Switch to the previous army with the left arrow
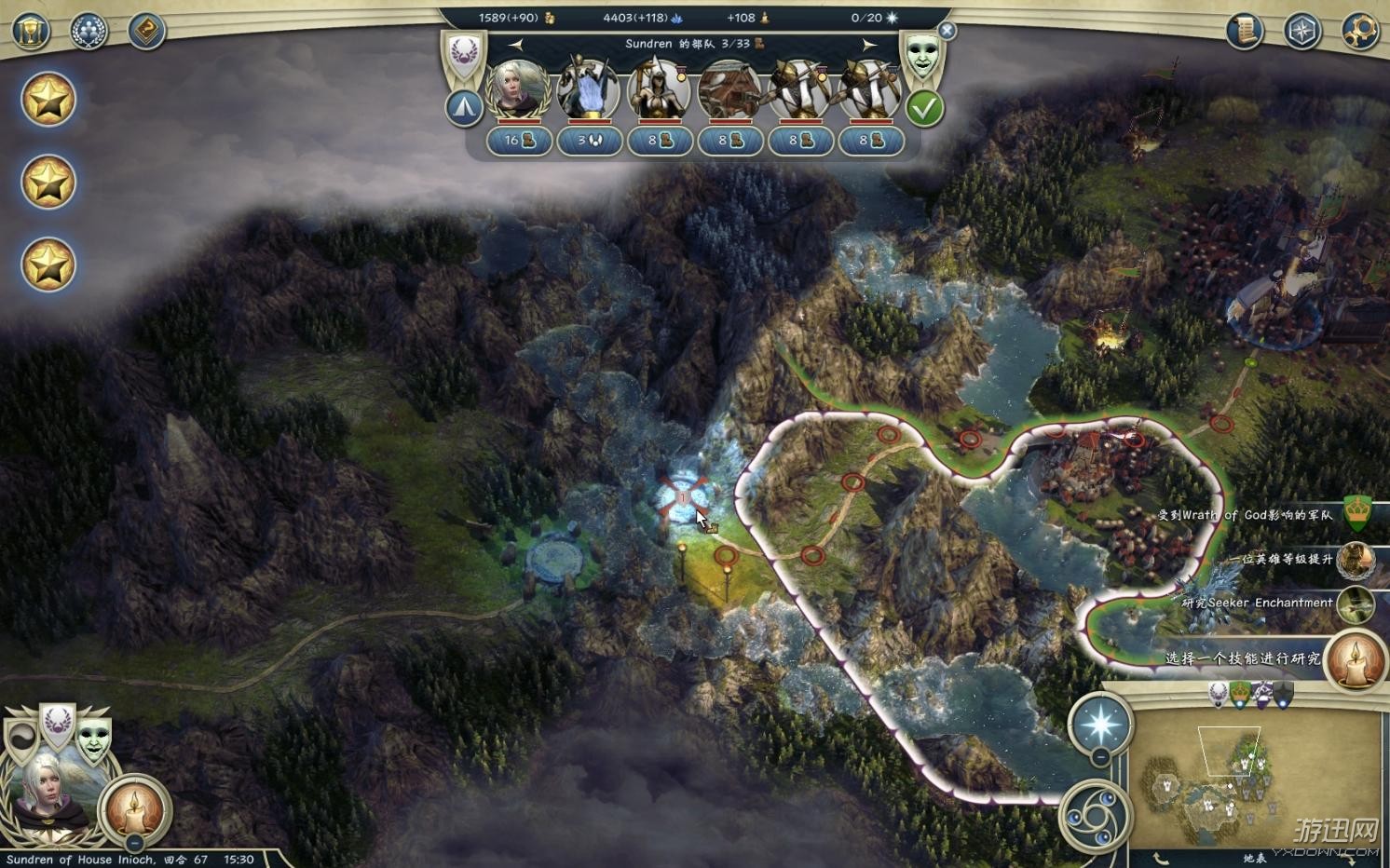Image resolution: width=1390 pixels, height=868 pixels. pos(515,45)
